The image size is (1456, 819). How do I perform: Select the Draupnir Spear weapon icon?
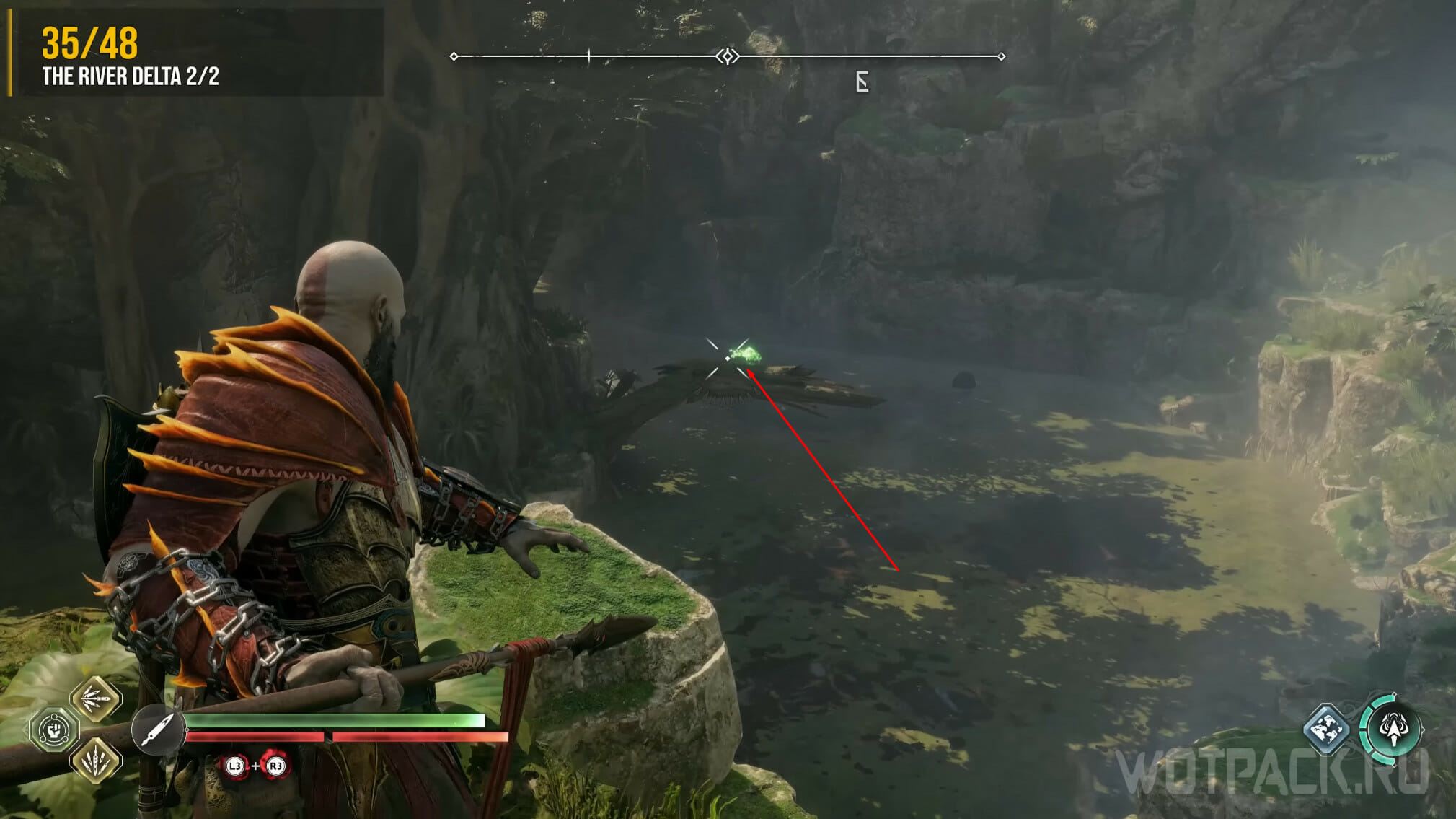point(157,730)
